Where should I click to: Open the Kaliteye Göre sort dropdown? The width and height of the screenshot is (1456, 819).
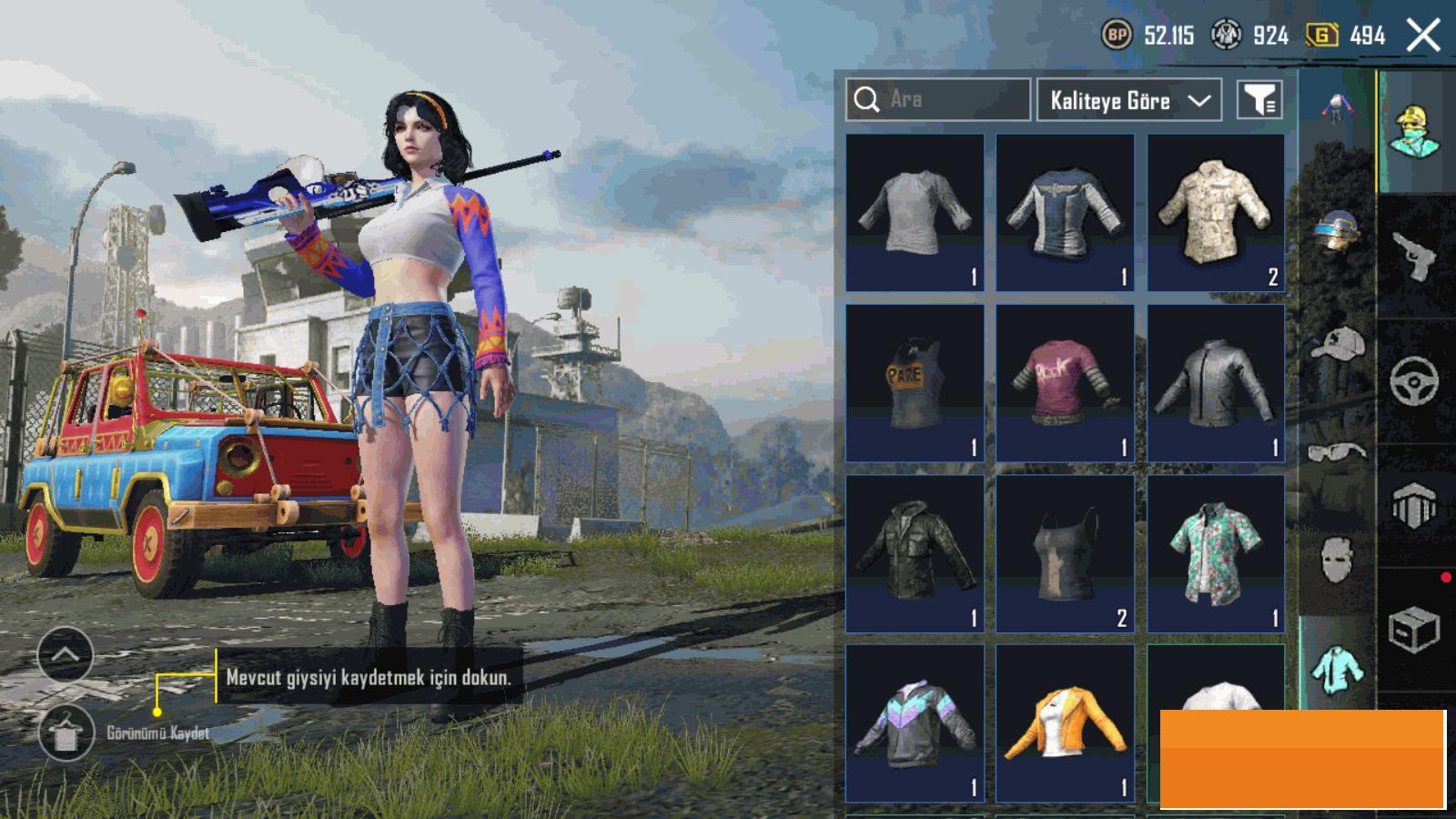click(1128, 100)
